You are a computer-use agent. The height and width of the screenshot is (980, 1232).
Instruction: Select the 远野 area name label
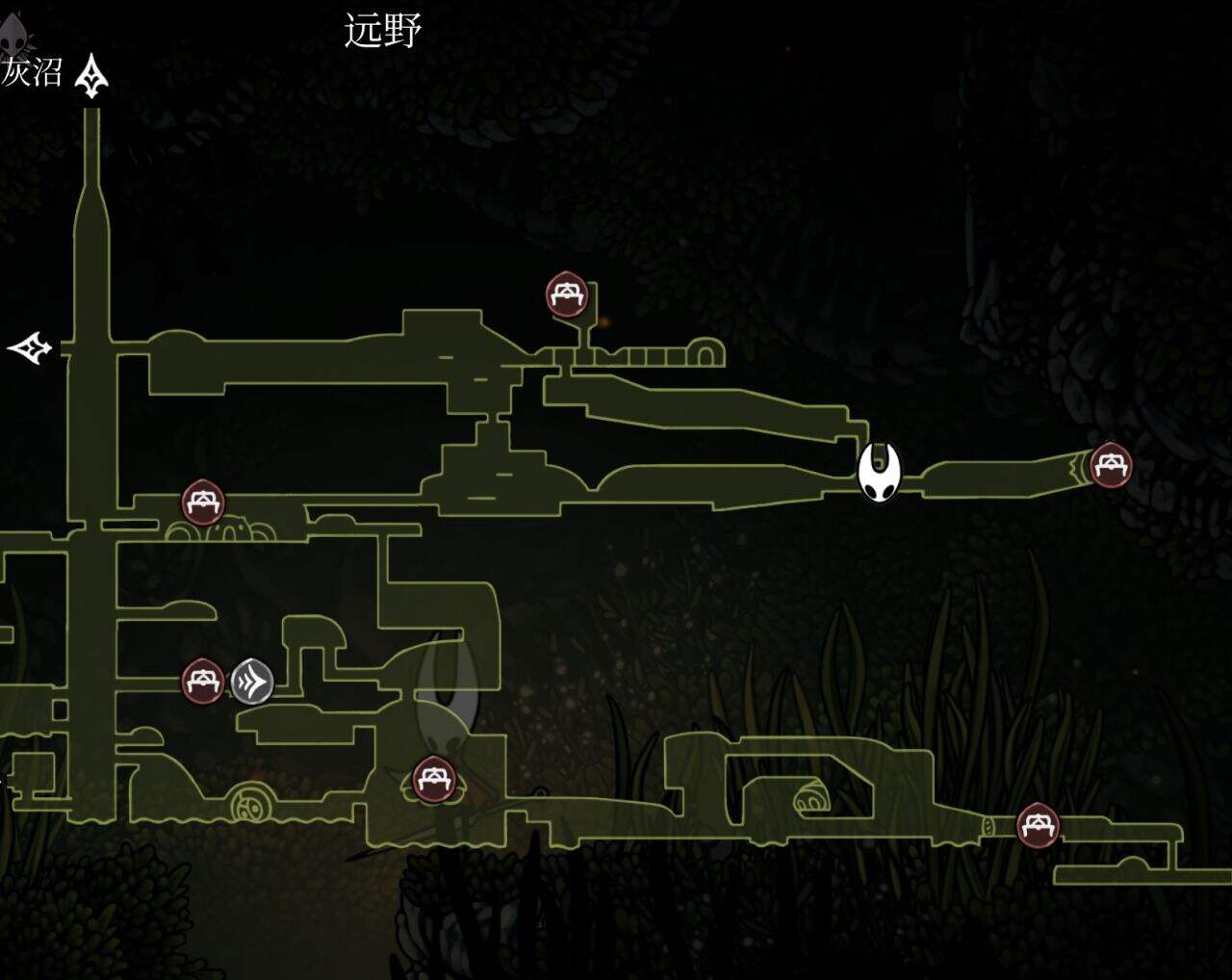click(383, 31)
